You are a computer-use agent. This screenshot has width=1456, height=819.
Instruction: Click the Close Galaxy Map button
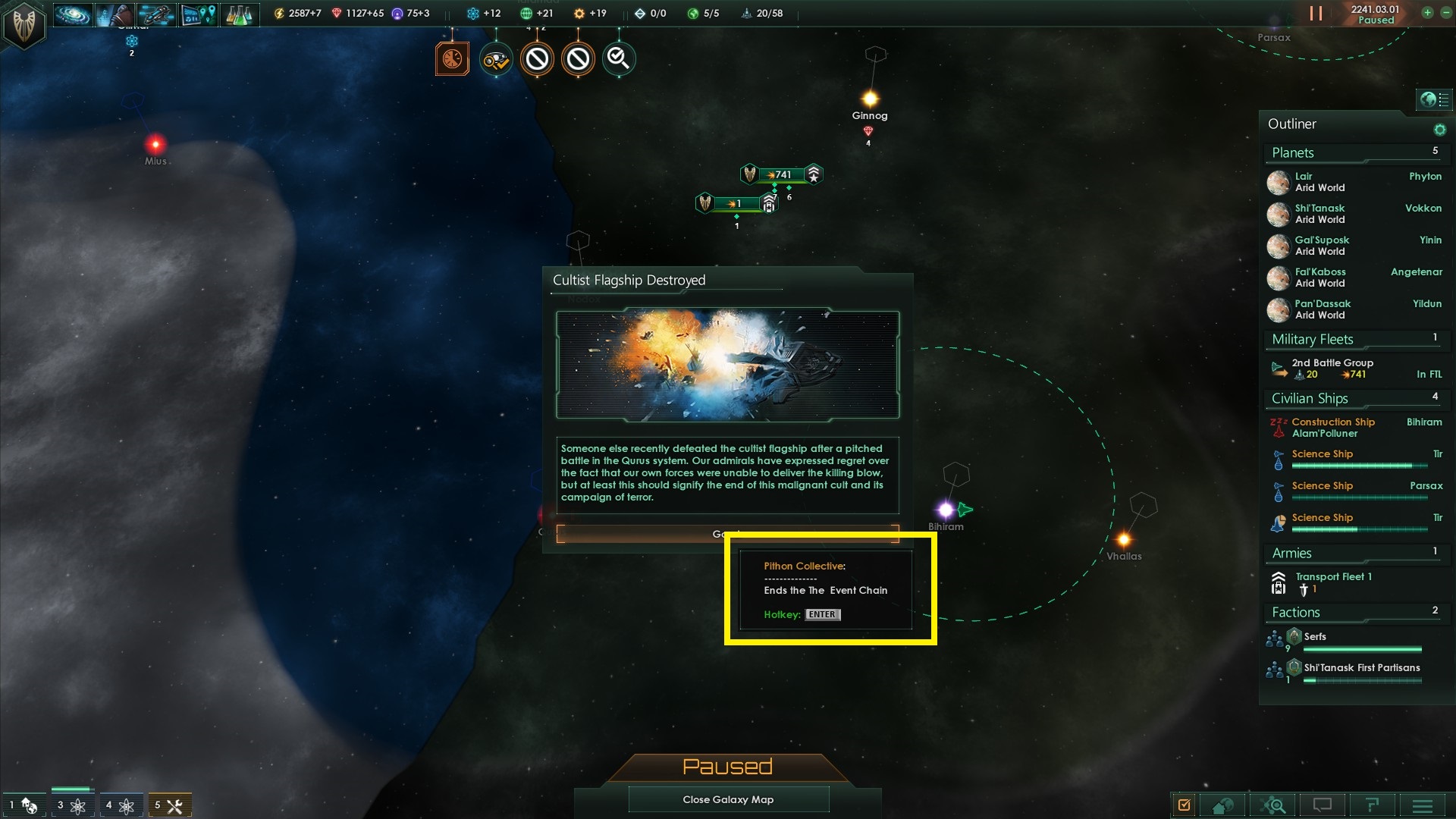coord(728,799)
